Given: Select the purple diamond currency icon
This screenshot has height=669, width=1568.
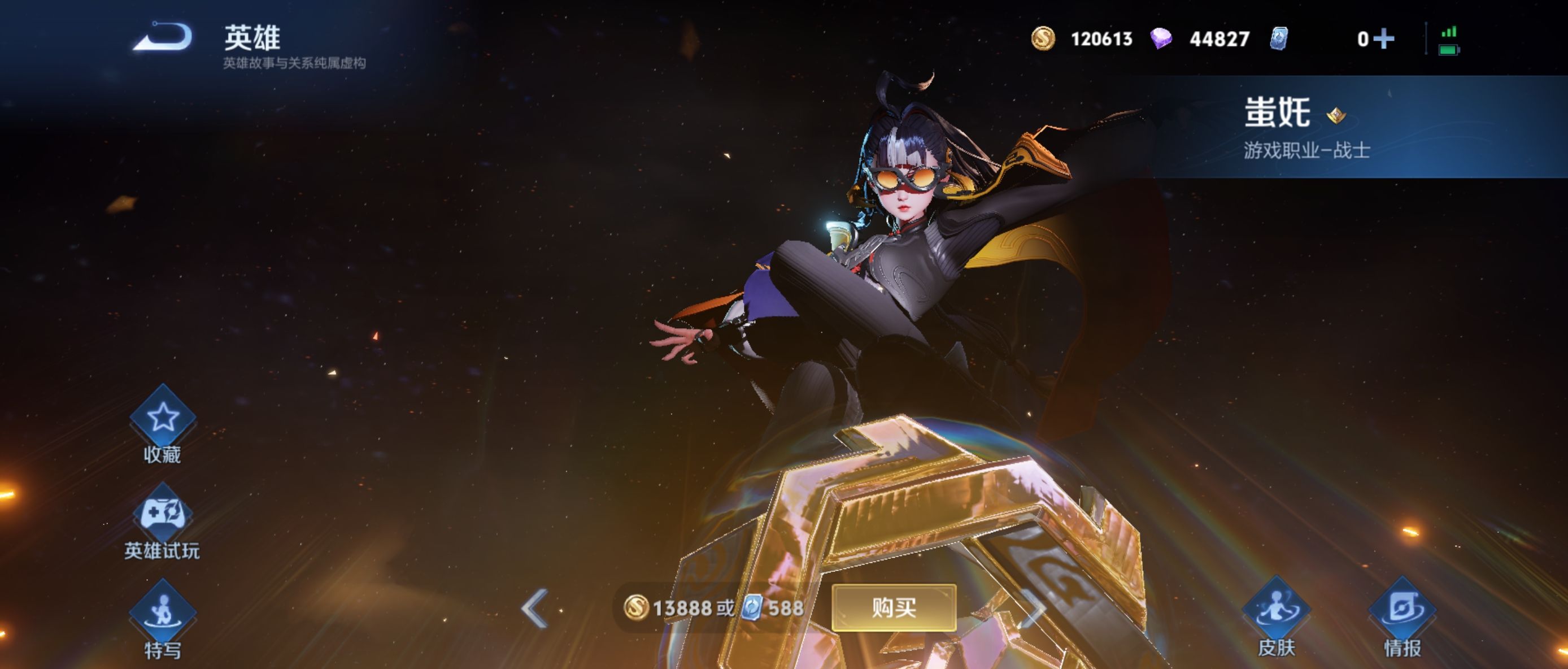Looking at the screenshot, I should coord(1161,38).
